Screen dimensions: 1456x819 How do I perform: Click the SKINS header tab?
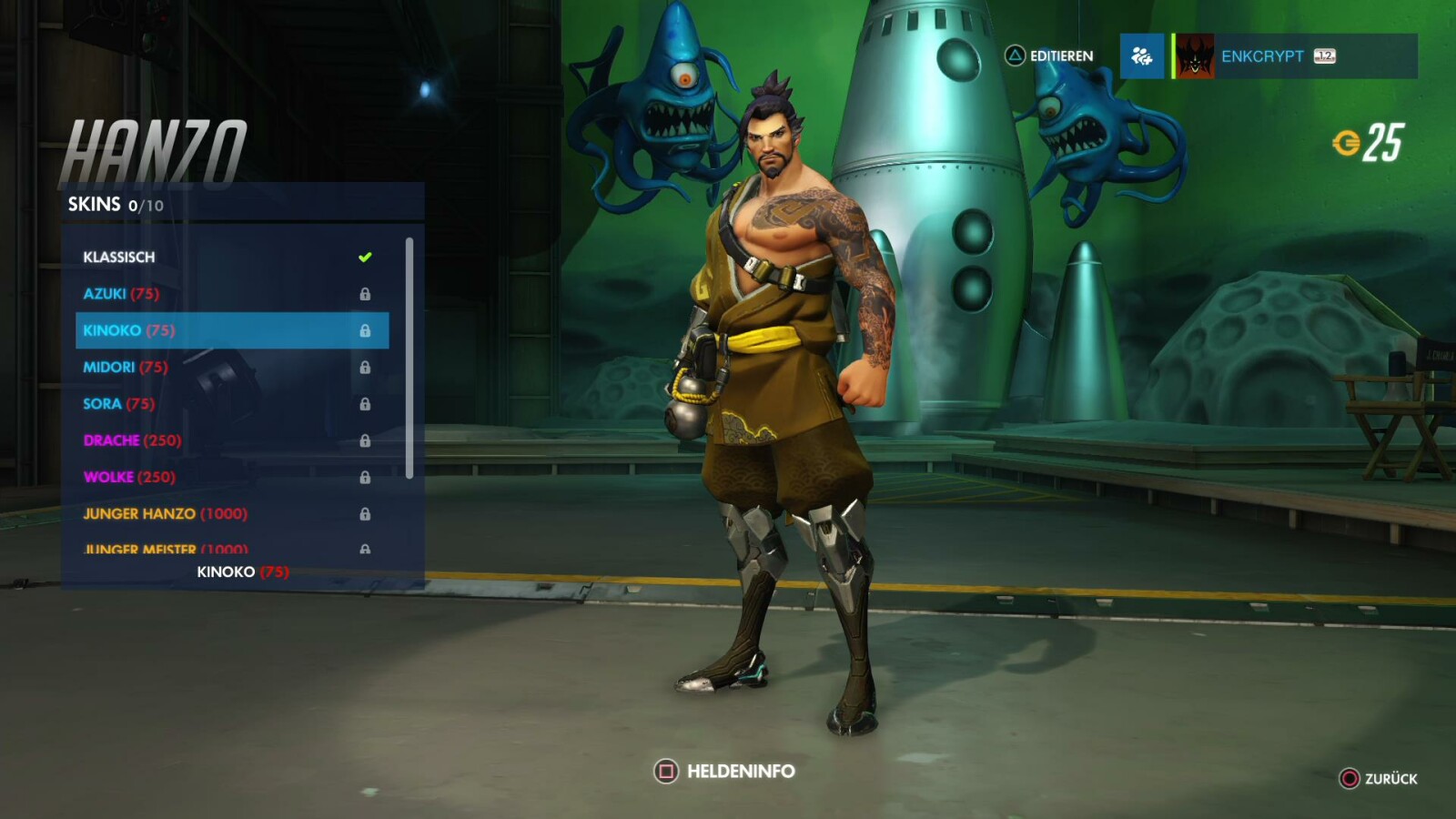[94, 204]
